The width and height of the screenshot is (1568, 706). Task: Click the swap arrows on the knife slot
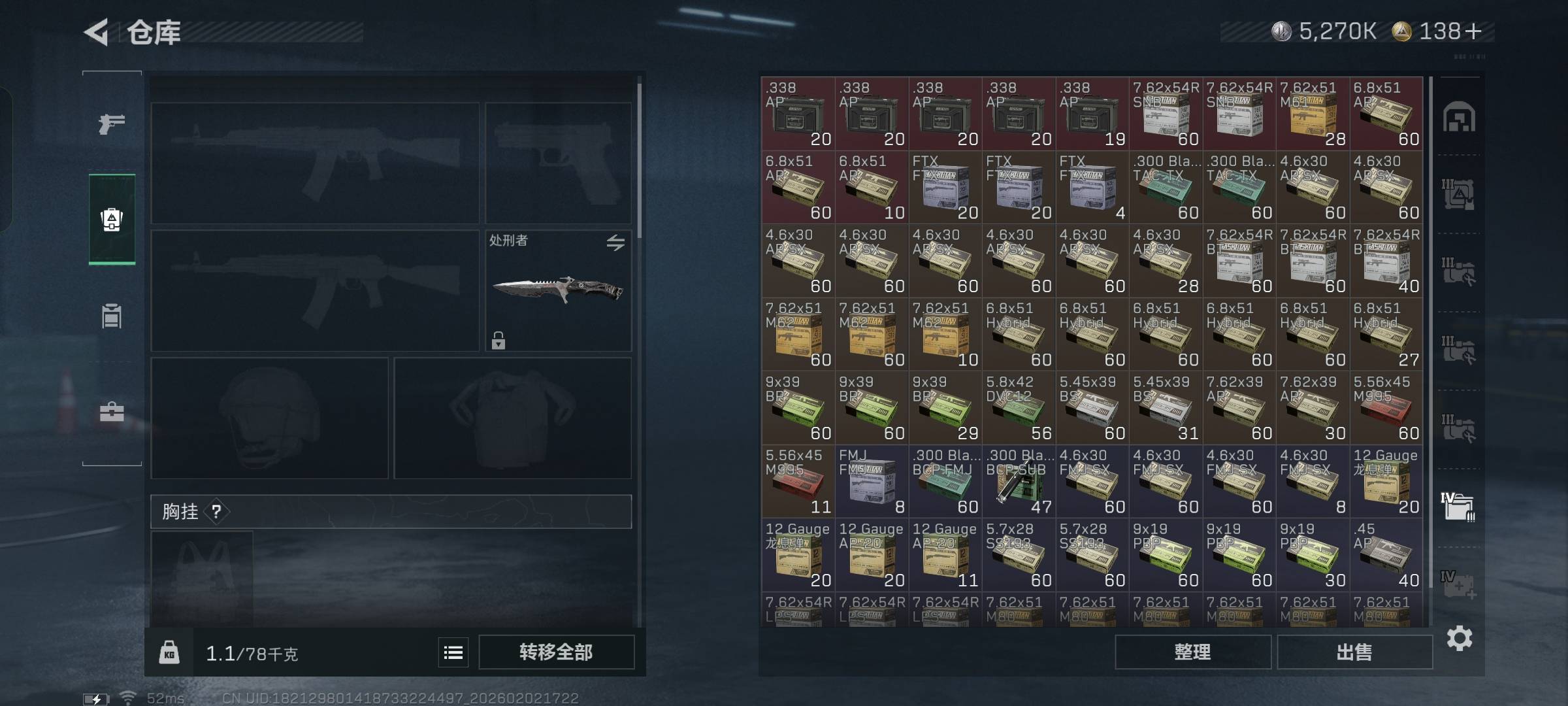pos(615,243)
